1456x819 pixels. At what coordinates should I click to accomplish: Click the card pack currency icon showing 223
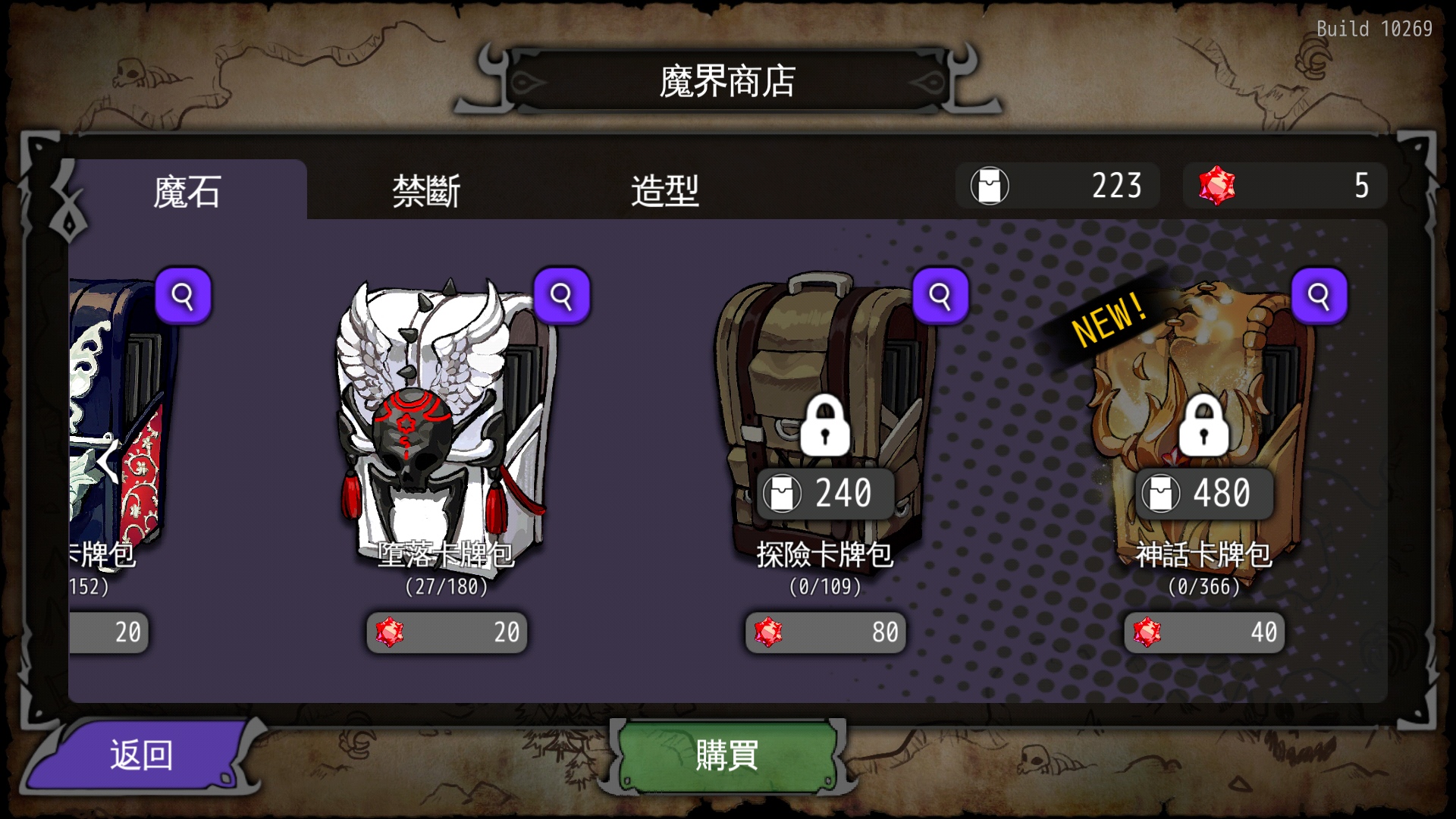coord(990,186)
